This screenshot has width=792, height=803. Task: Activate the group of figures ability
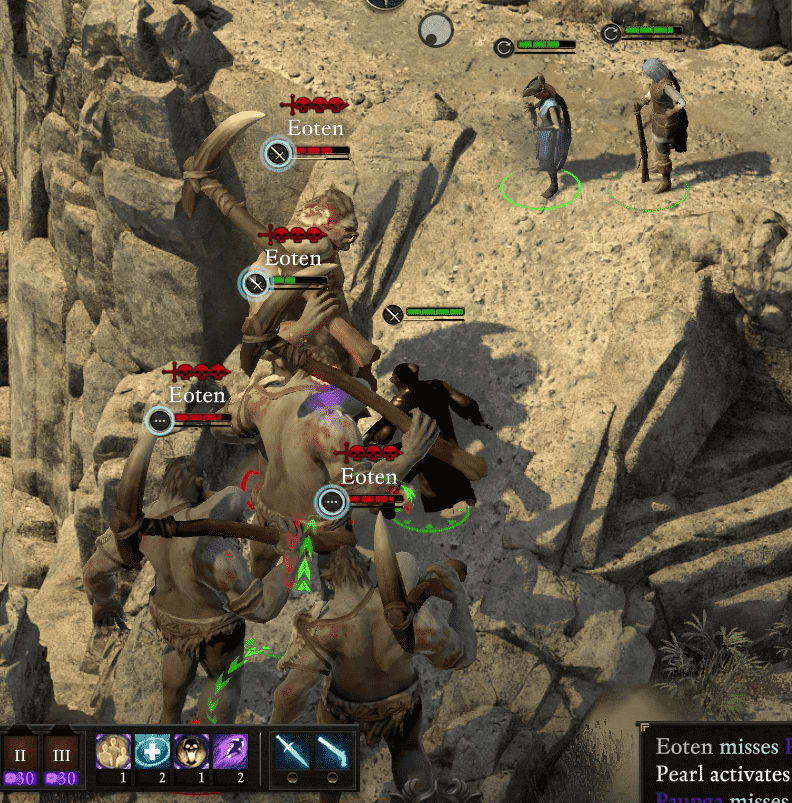pyautogui.click(x=112, y=751)
